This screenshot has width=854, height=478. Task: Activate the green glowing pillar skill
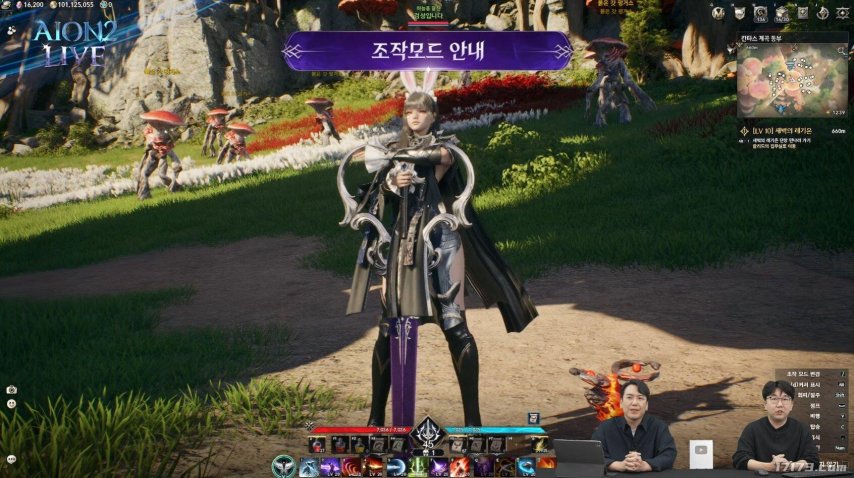tap(417, 466)
